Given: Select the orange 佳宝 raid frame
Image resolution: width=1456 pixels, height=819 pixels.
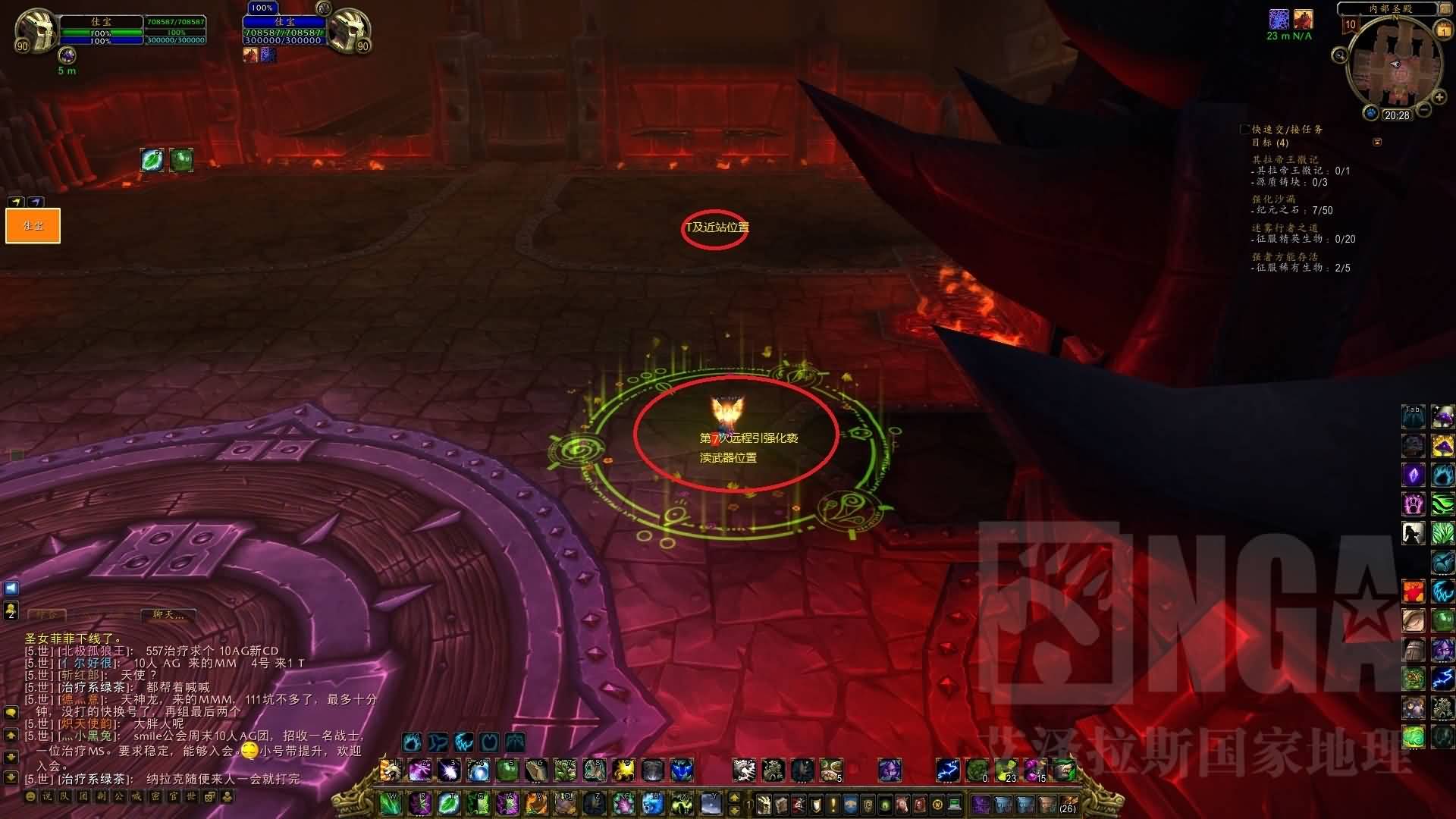Looking at the screenshot, I should pyautogui.click(x=33, y=226).
